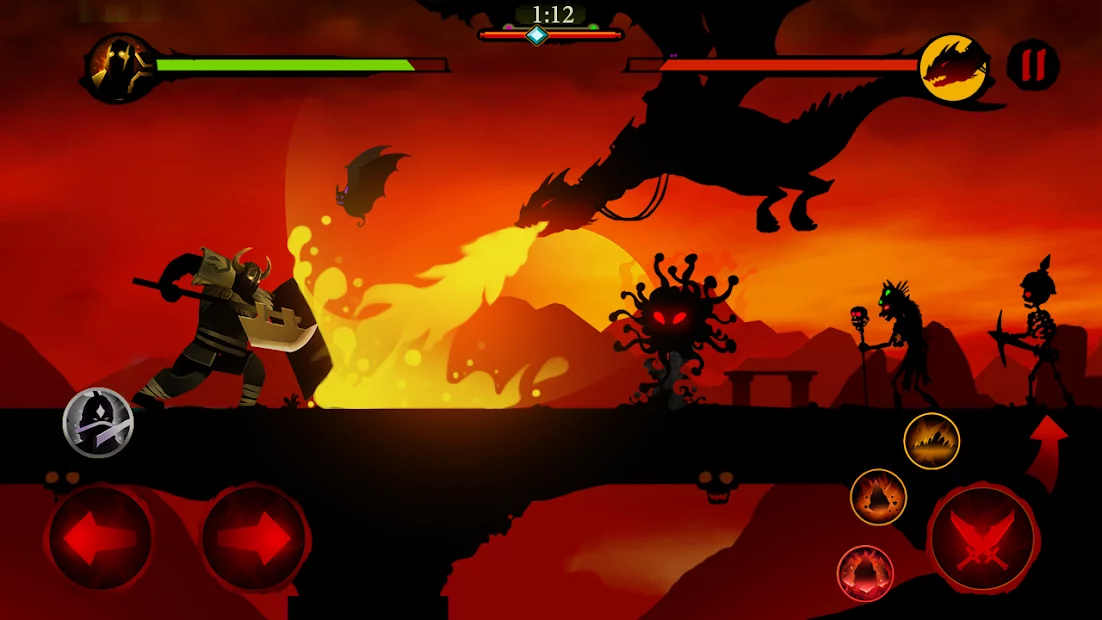Viewport: 1102px width, 620px height.
Task: Tap the right arrow movement button
Action: (254, 538)
